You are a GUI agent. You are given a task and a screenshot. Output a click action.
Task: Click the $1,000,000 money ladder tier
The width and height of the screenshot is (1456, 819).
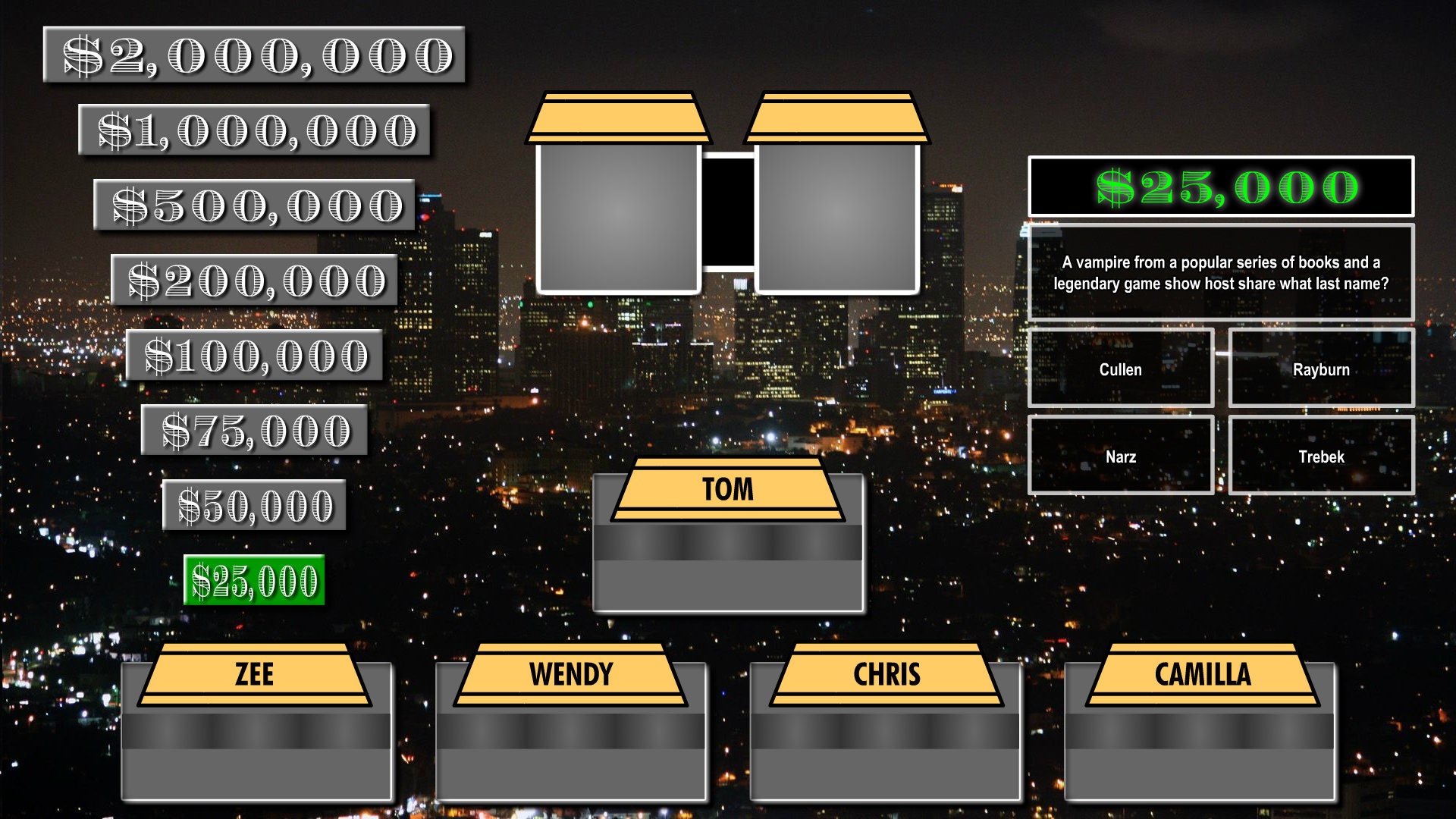coord(254,129)
